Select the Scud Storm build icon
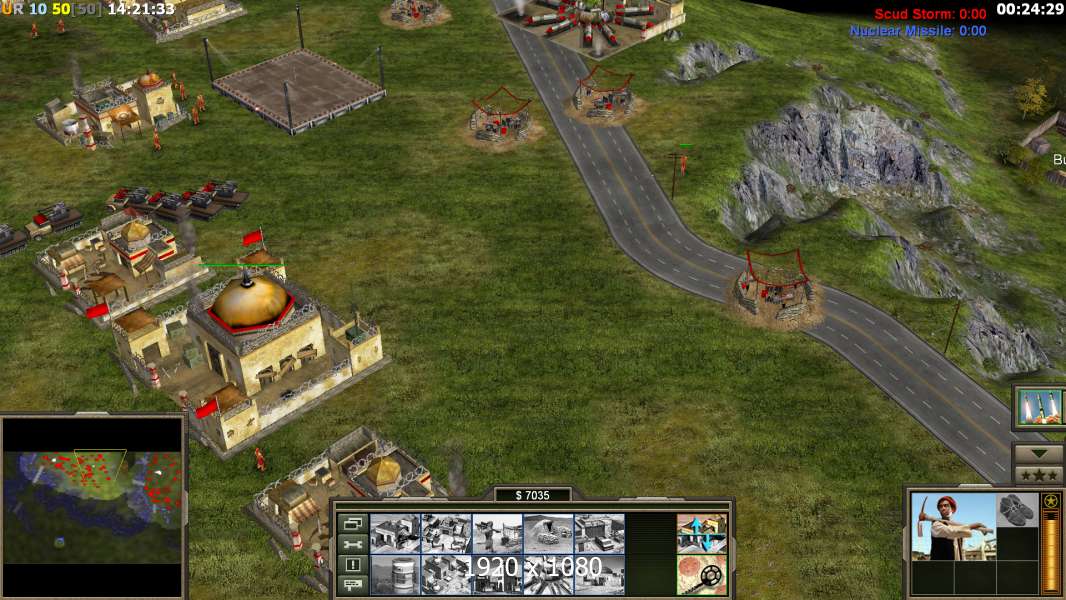 pos(548,574)
